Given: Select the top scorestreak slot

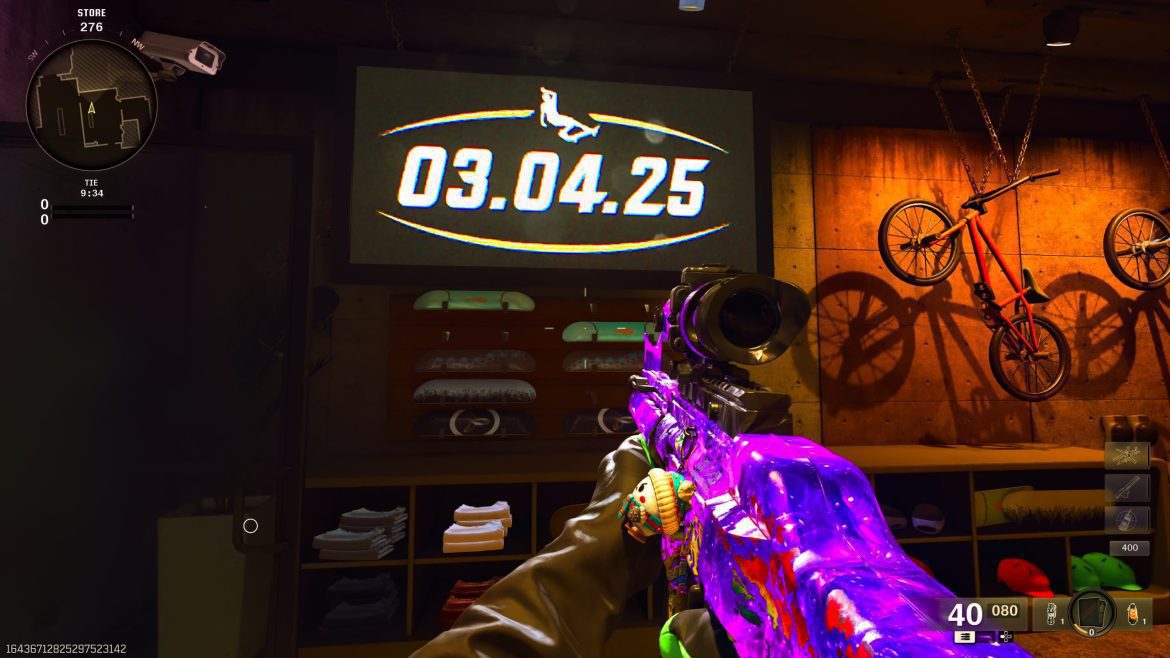Looking at the screenshot, I should pos(1127,456).
